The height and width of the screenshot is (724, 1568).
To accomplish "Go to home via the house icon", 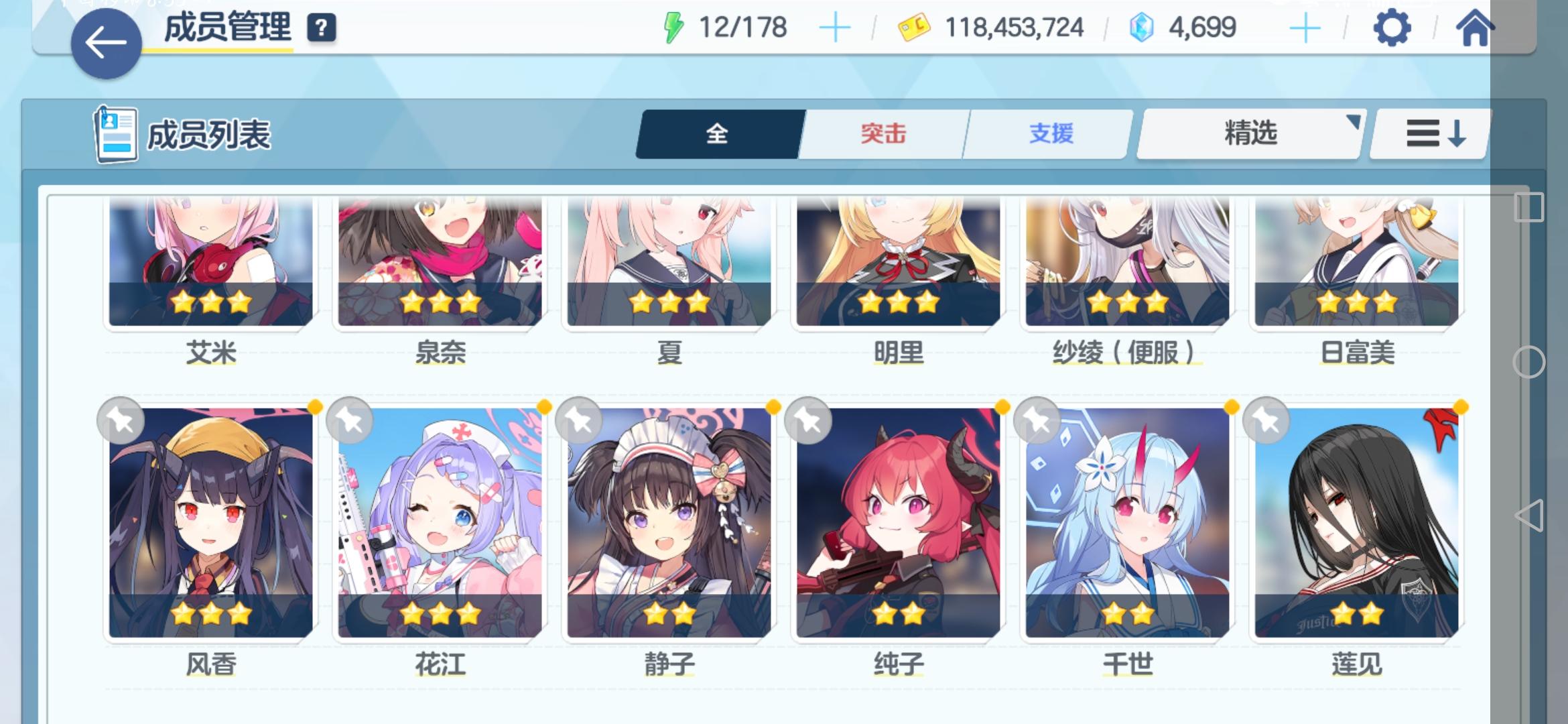I will (1474, 28).
